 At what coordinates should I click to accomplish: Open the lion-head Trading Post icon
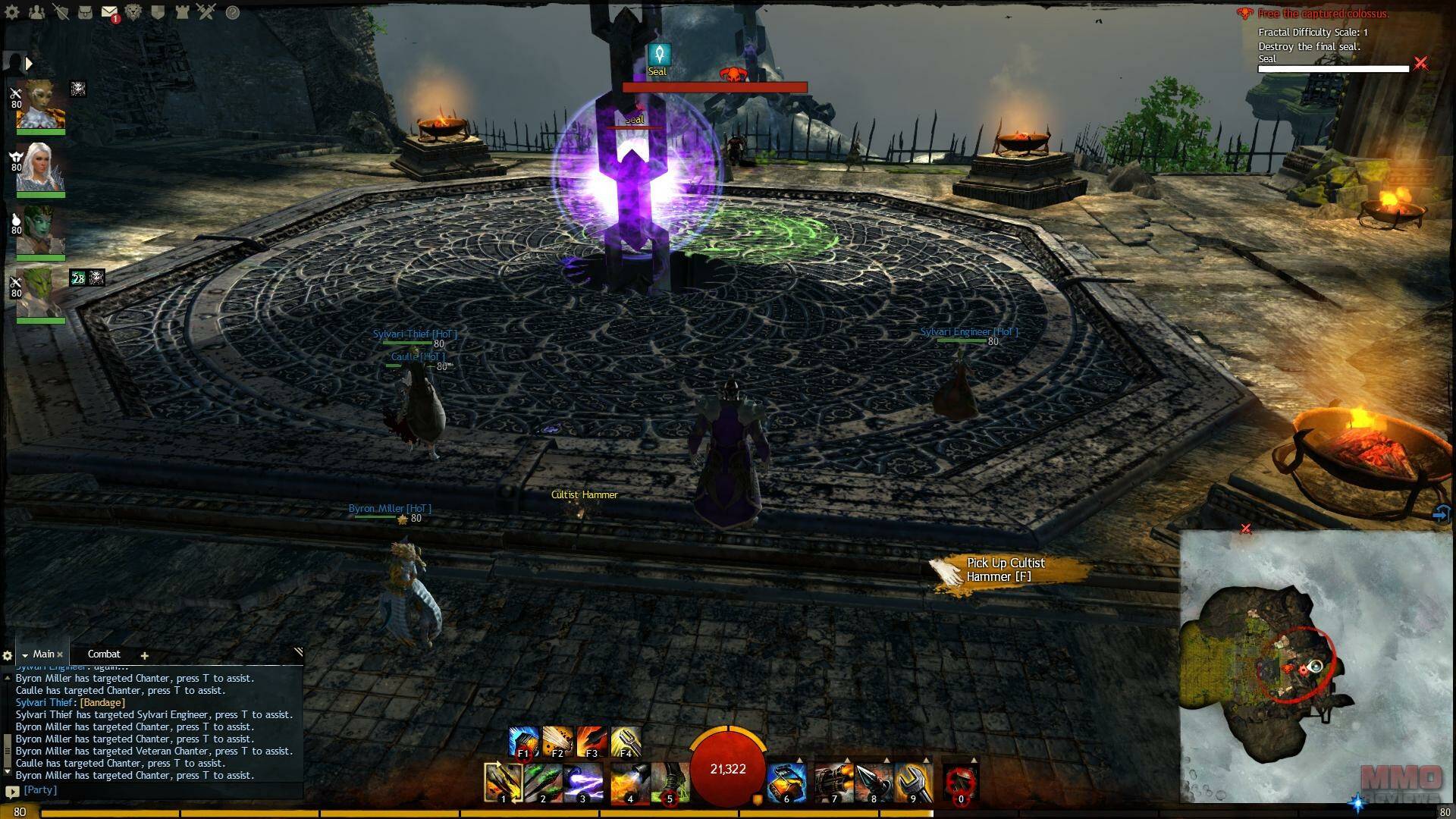(133, 12)
